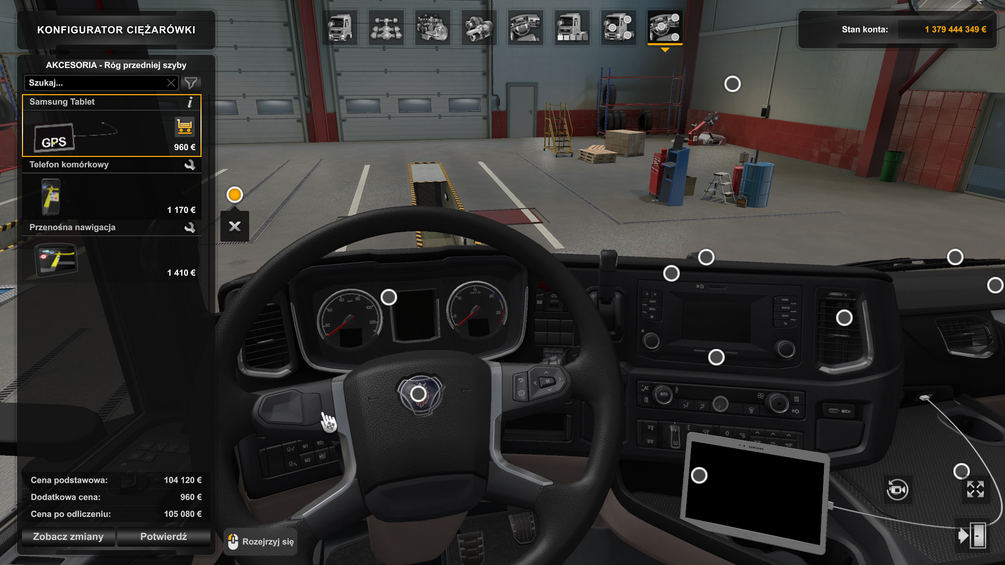
Task: Open the paint job category tab
Action: point(572,27)
